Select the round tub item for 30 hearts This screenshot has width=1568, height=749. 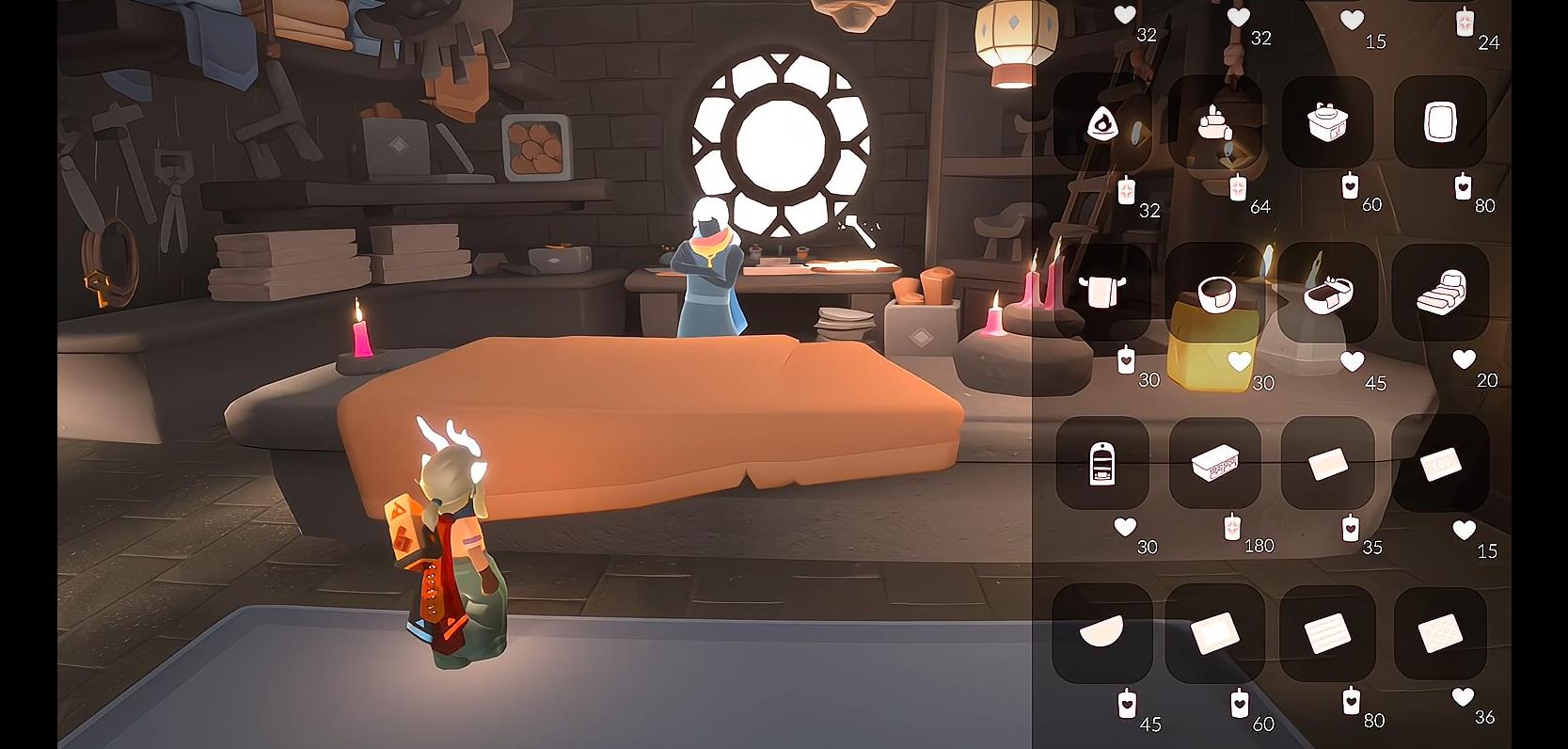click(x=1214, y=293)
